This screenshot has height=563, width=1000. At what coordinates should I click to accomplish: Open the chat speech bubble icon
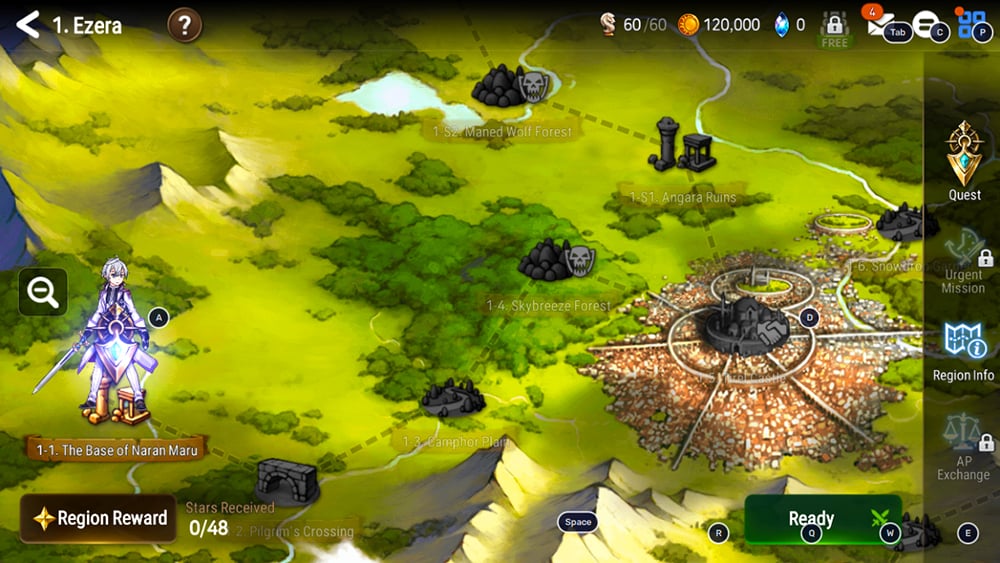click(927, 25)
